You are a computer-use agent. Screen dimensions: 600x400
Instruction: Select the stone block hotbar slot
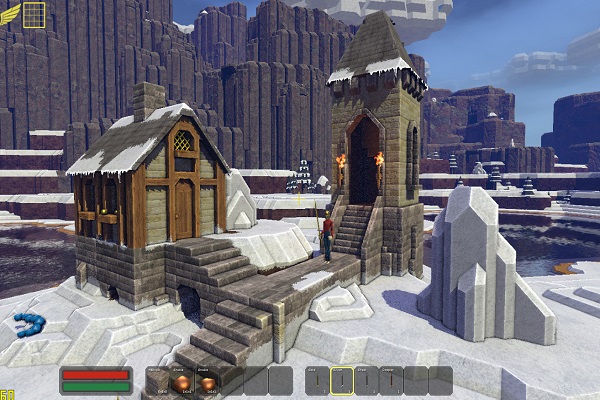[158, 381]
